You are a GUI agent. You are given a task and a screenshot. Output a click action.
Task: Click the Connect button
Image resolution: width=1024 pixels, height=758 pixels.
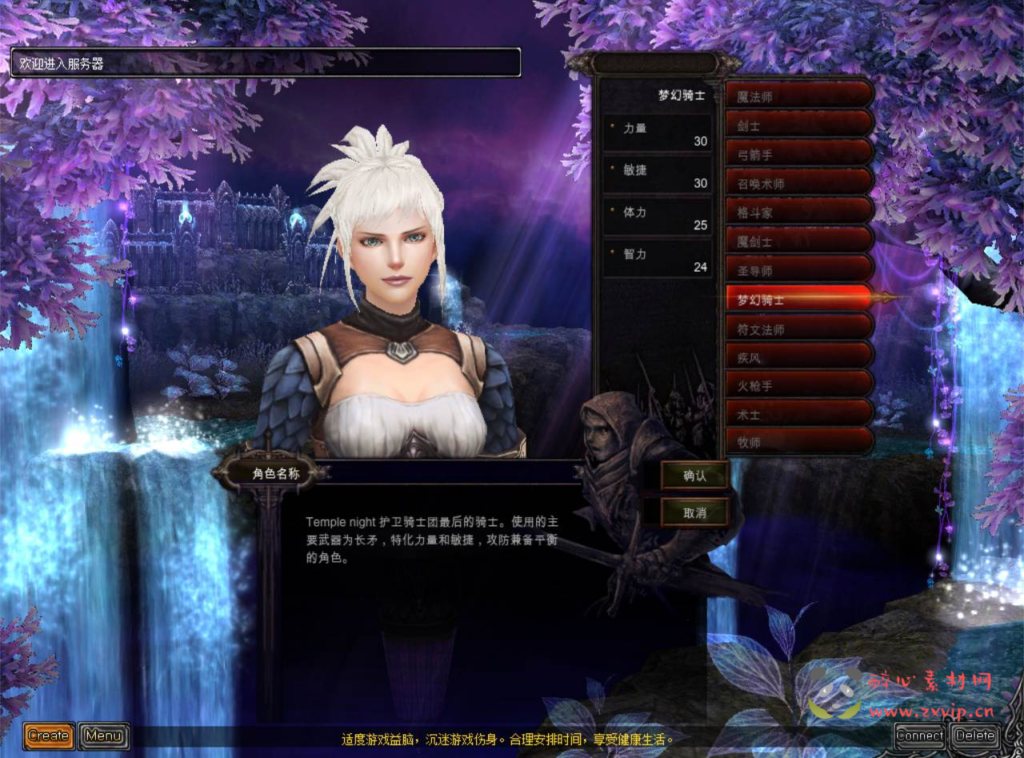pos(920,736)
